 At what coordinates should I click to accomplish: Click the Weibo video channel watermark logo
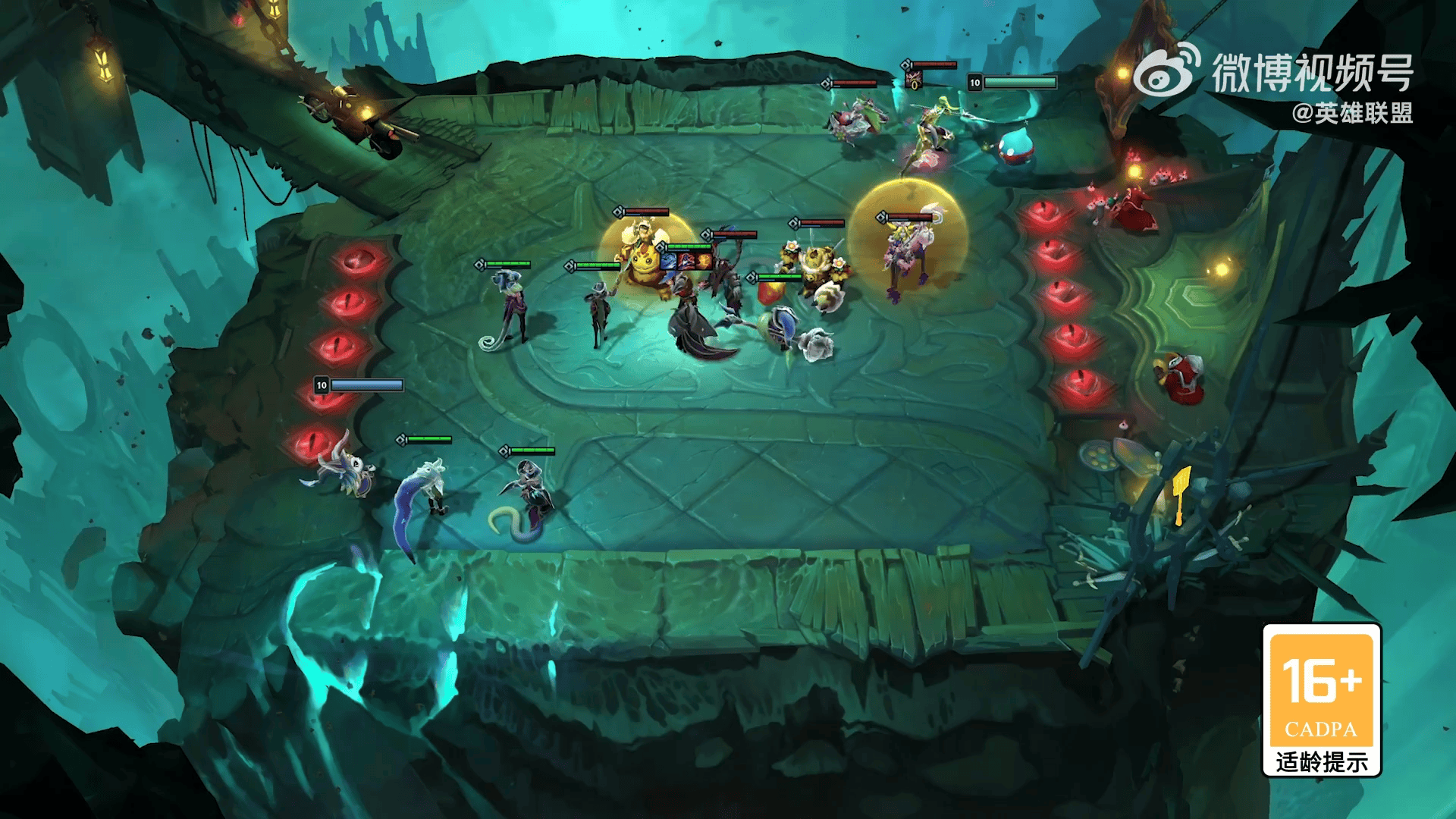1168,70
